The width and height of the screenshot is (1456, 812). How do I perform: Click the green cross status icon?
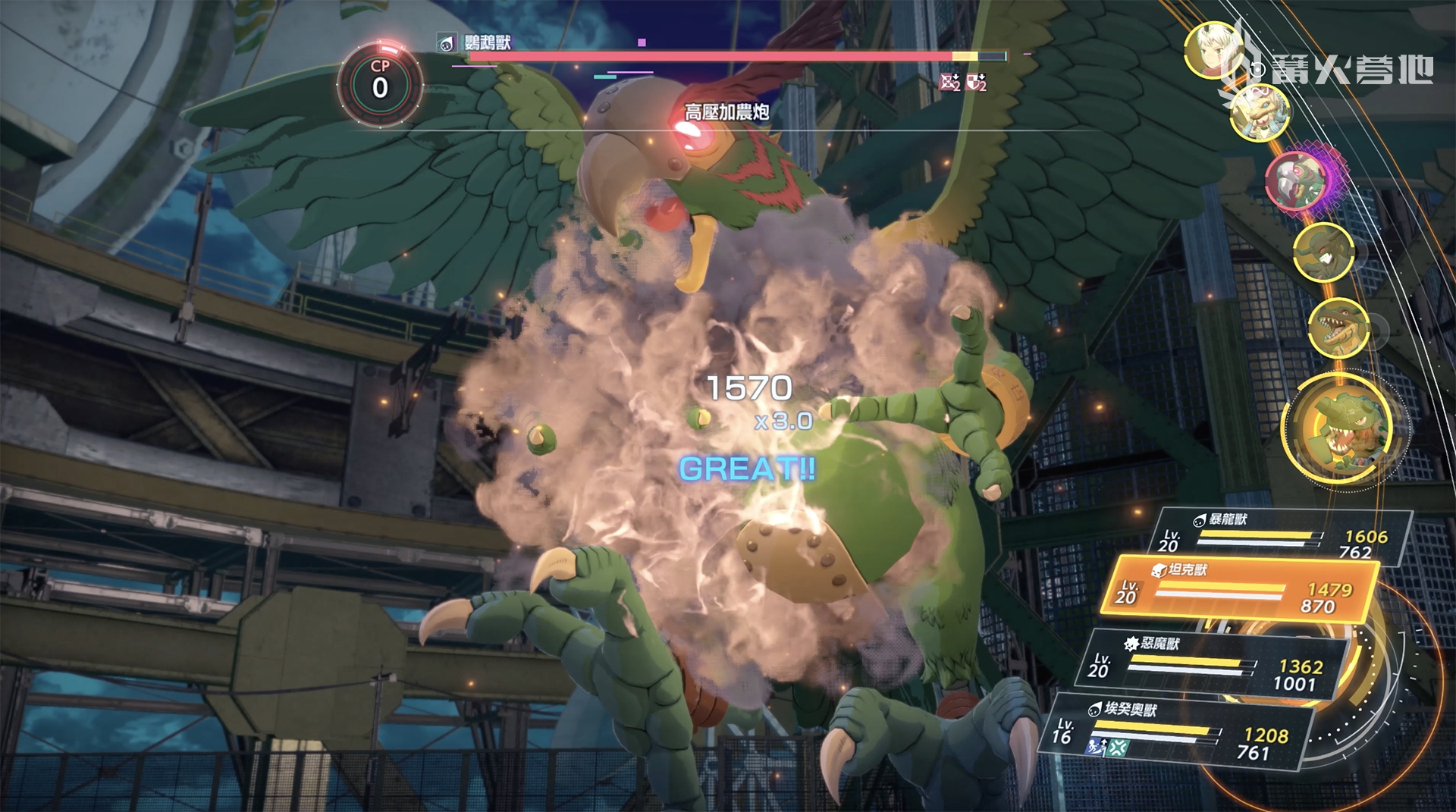[x=1118, y=748]
